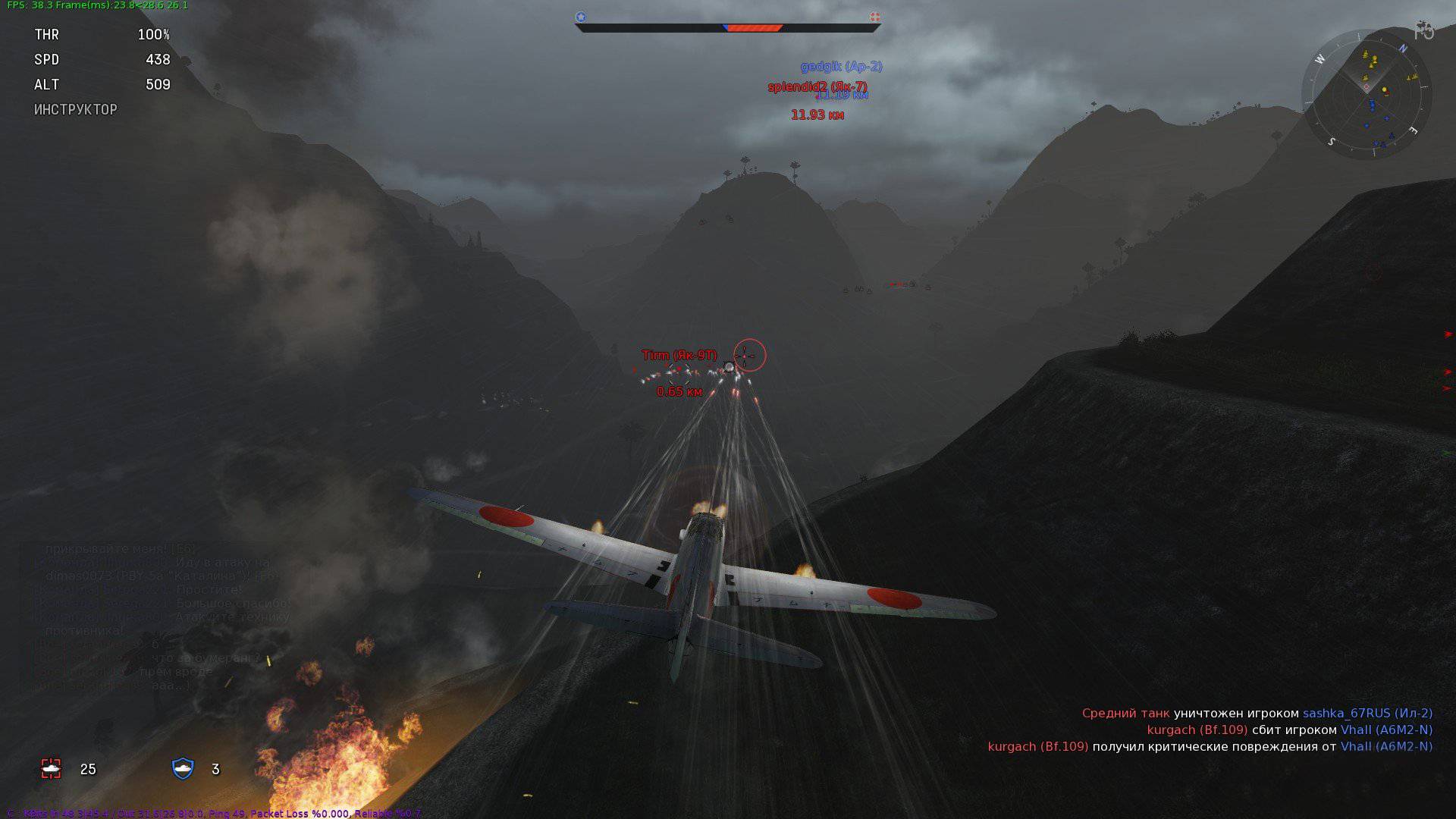Select the Tirm (Як-9Т) enemy target marker
The height and width of the screenshot is (819, 1456).
pyautogui.click(x=679, y=356)
